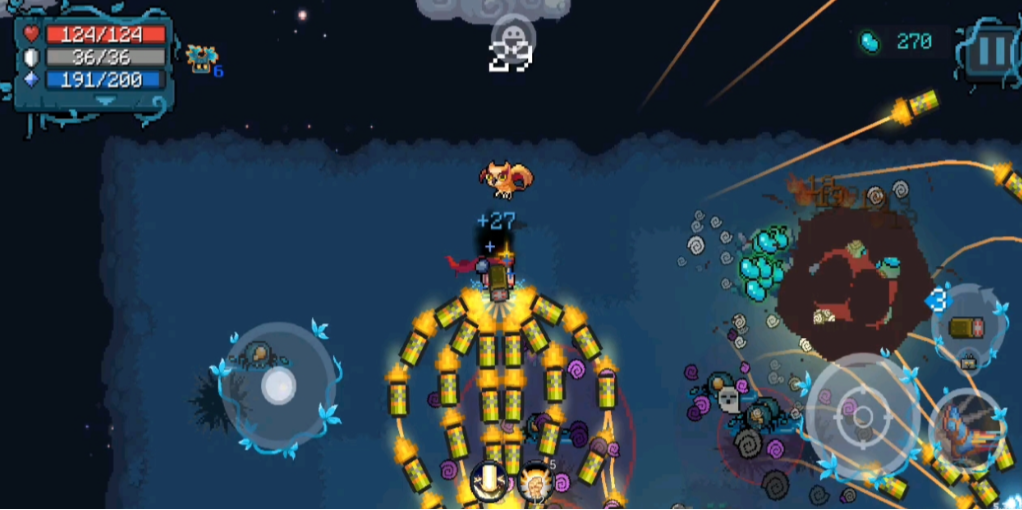Select the buff icon beside the status panel
Viewport: 1022px width, 510px height.
coord(202,59)
